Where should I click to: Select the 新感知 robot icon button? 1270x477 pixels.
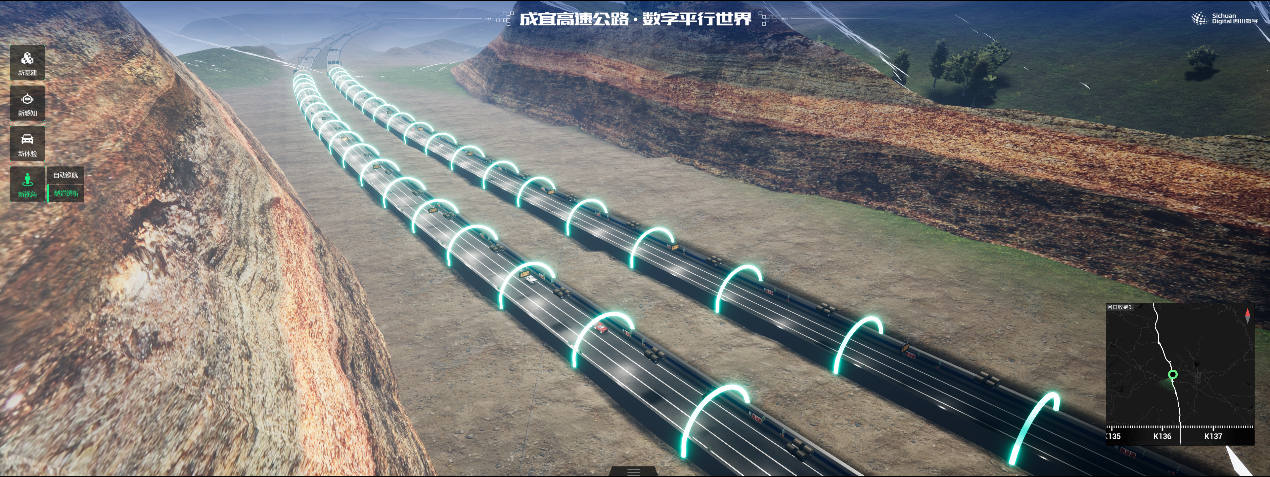coord(27,103)
